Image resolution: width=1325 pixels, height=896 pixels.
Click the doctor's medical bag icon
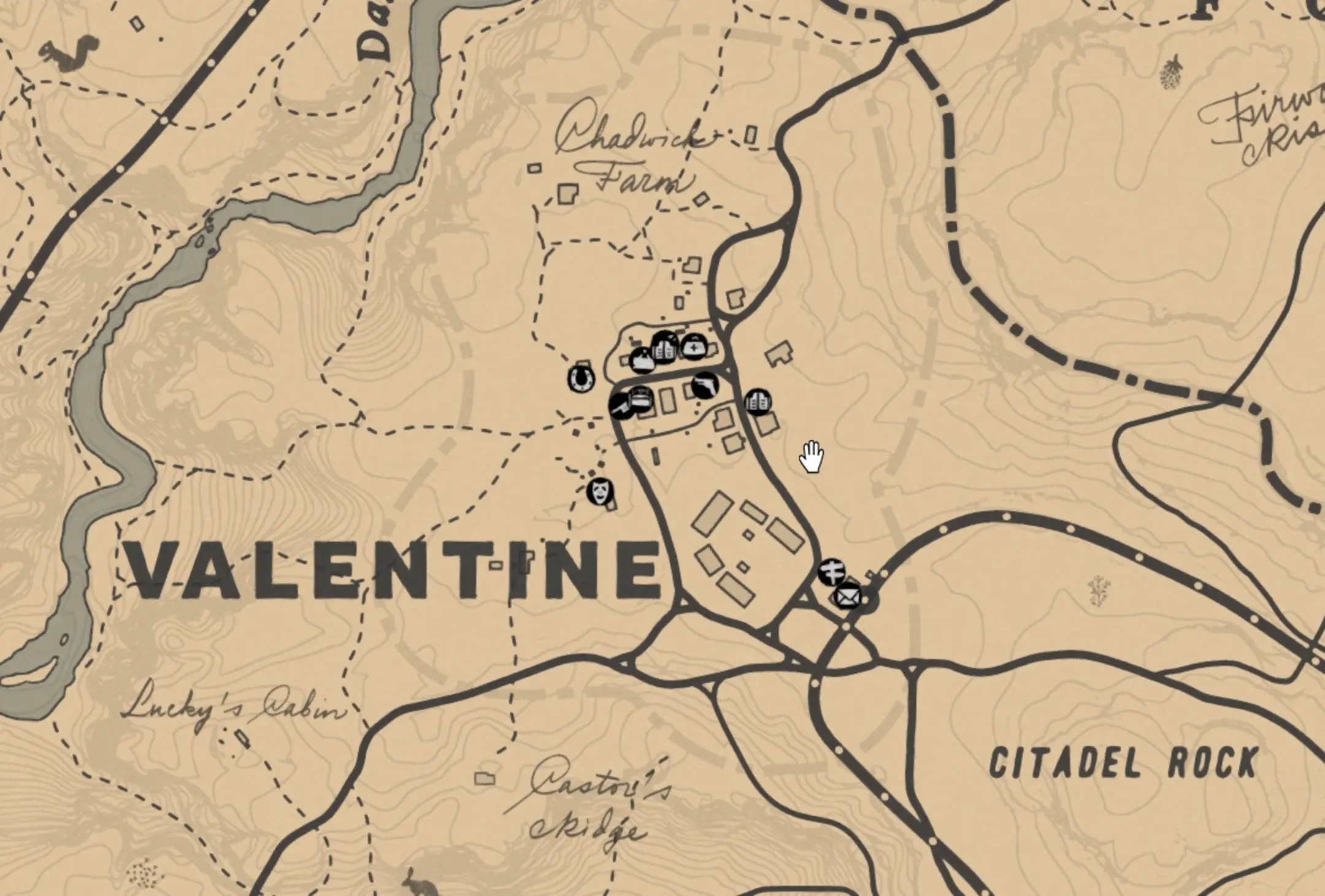pyautogui.click(x=694, y=348)
